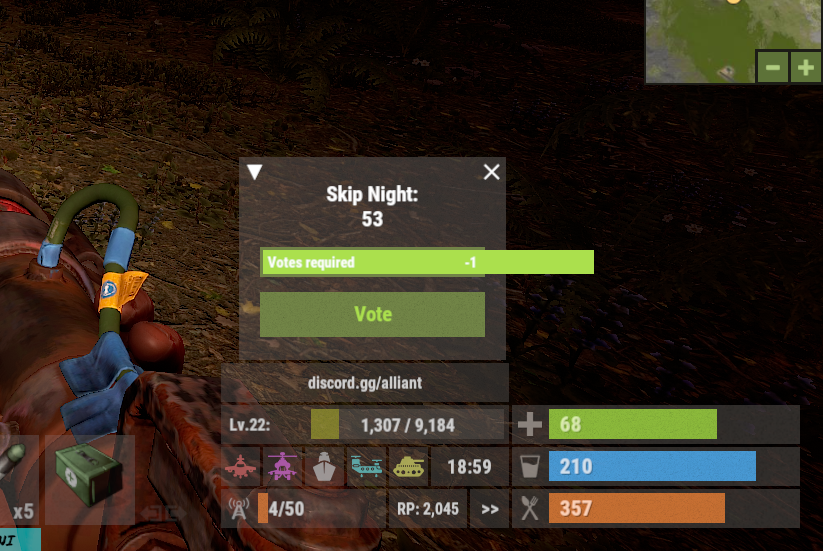Click the purple helicopter event icon
This screenshot has height=551, width=823.
(x=283, y=466)
